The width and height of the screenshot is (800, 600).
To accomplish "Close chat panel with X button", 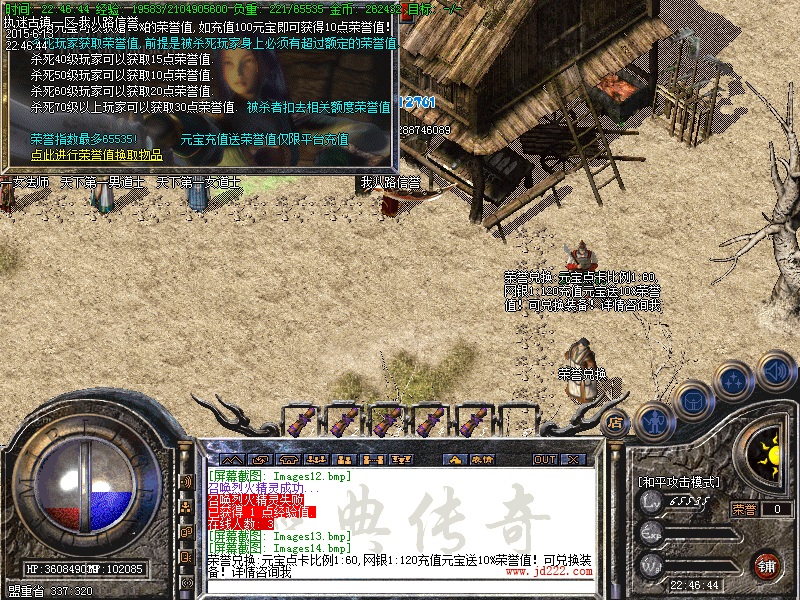I will 574,459.
